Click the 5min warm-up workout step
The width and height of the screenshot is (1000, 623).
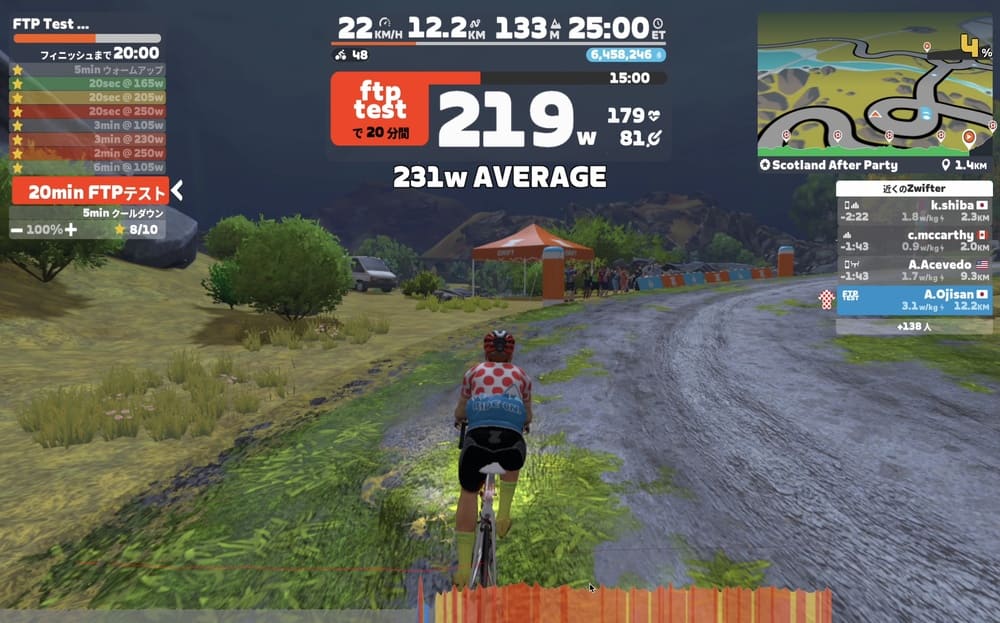pos(88,70)
